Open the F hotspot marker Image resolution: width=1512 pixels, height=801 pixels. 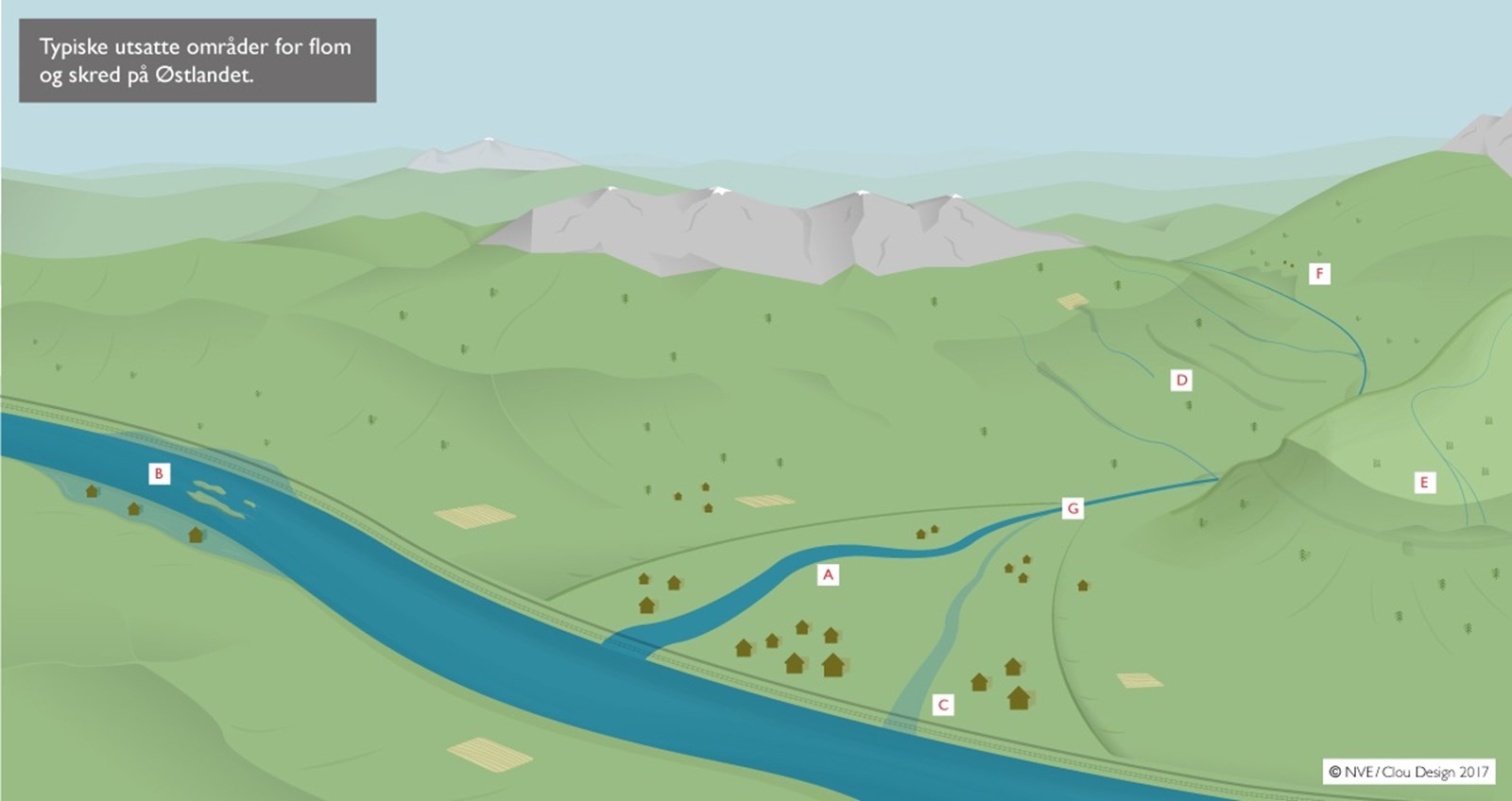click(x=1319, y=274)
